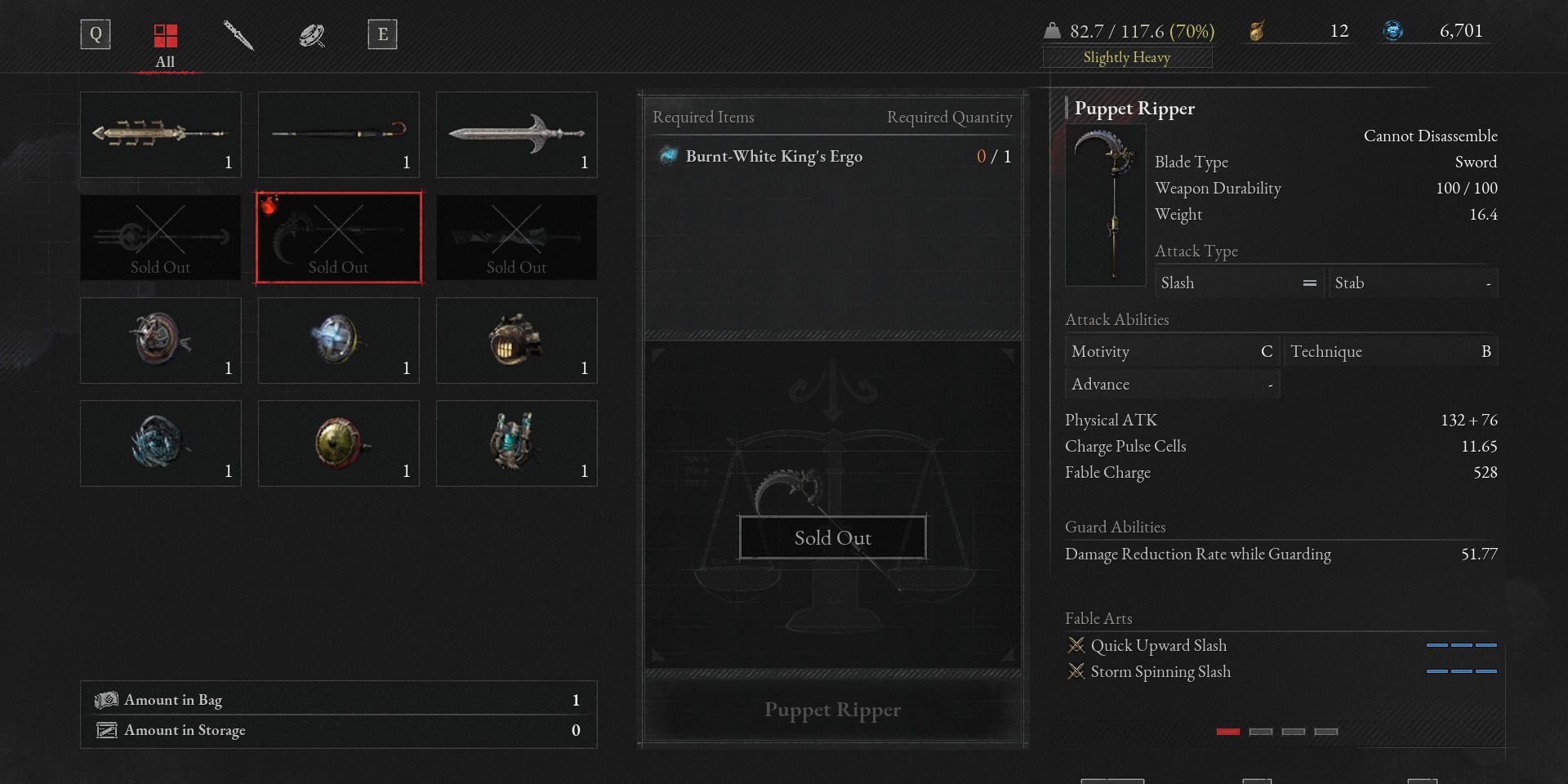The image size is (1568, 784).
Task: Click the Sold Out purchase button
Action: pyautogui.click(x=831, y=537)
